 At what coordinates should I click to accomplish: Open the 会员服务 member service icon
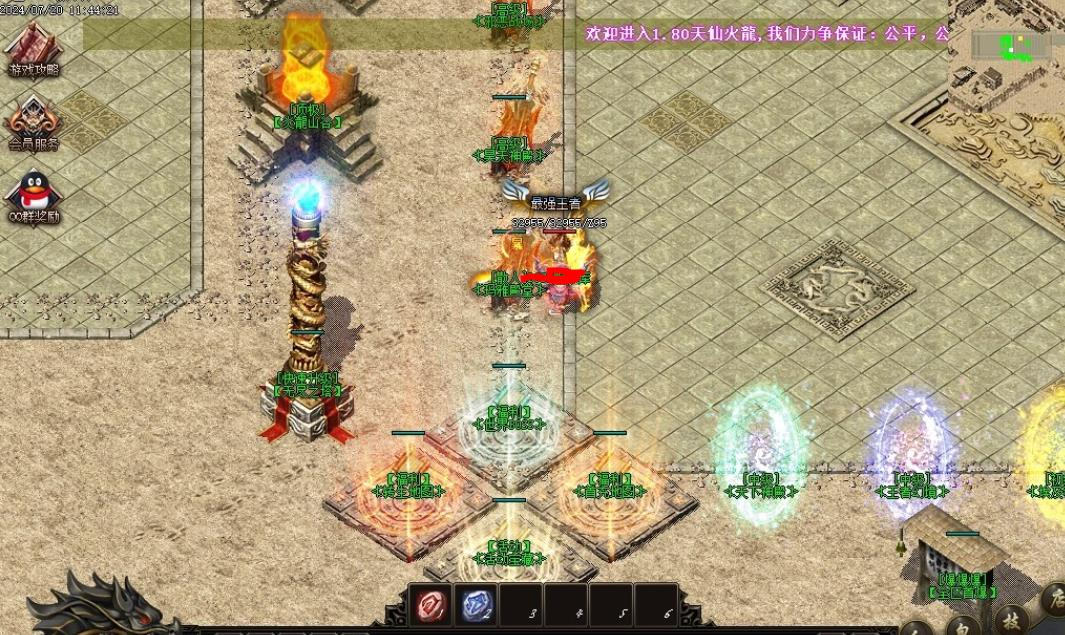(x=34, y=122)
